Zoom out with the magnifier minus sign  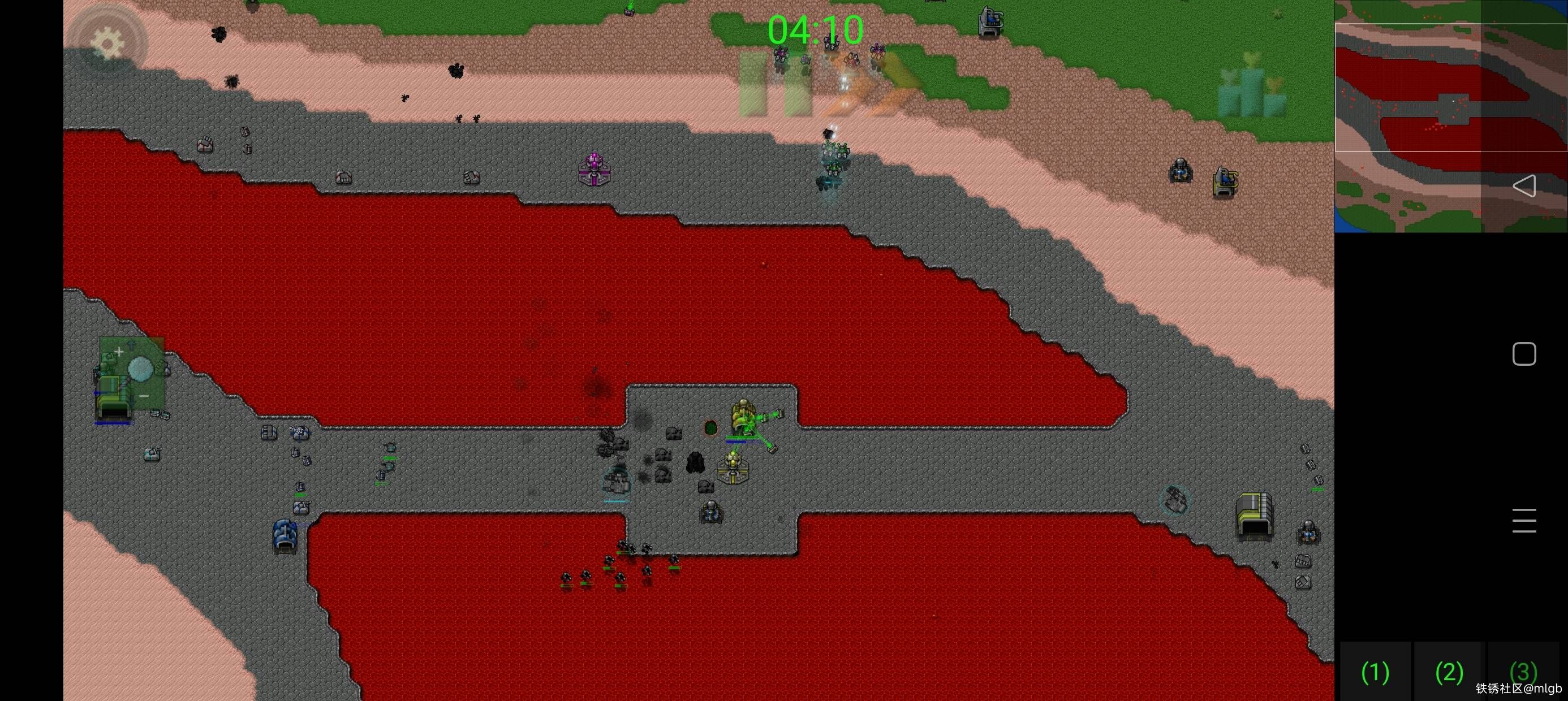[x=144, y=396]
